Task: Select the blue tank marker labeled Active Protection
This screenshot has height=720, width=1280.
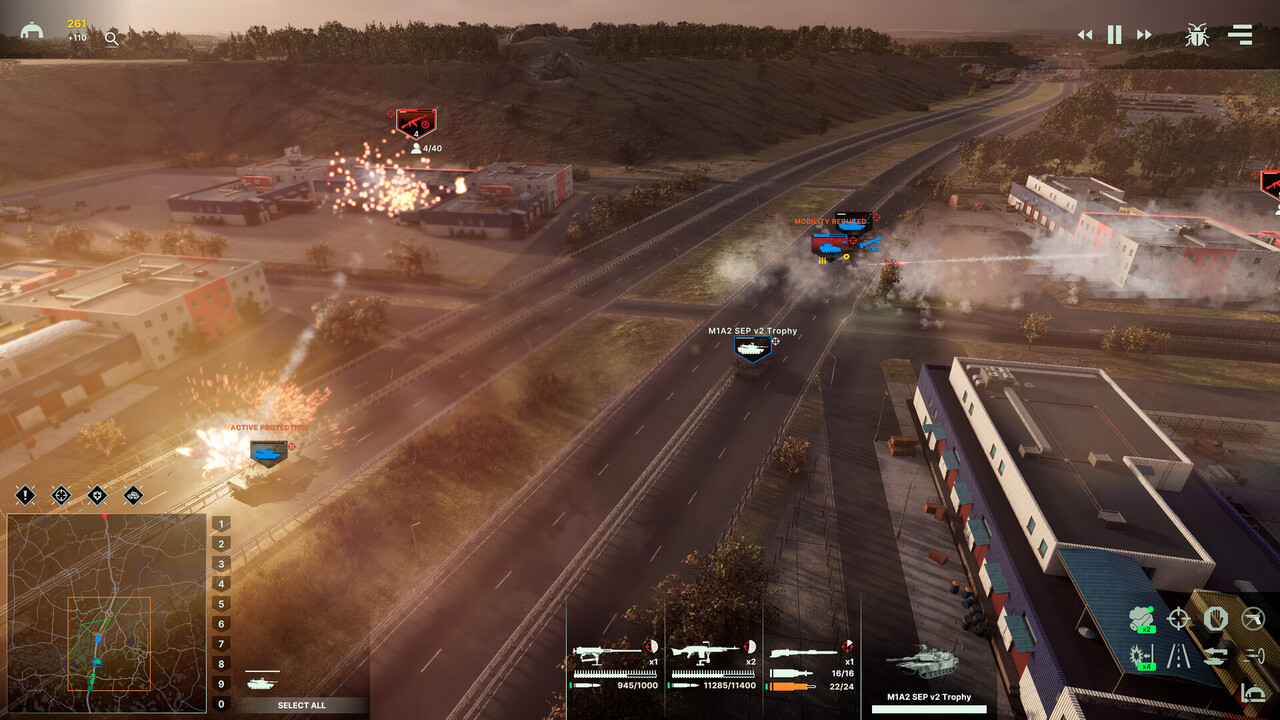Action: (x=268, y=453)
